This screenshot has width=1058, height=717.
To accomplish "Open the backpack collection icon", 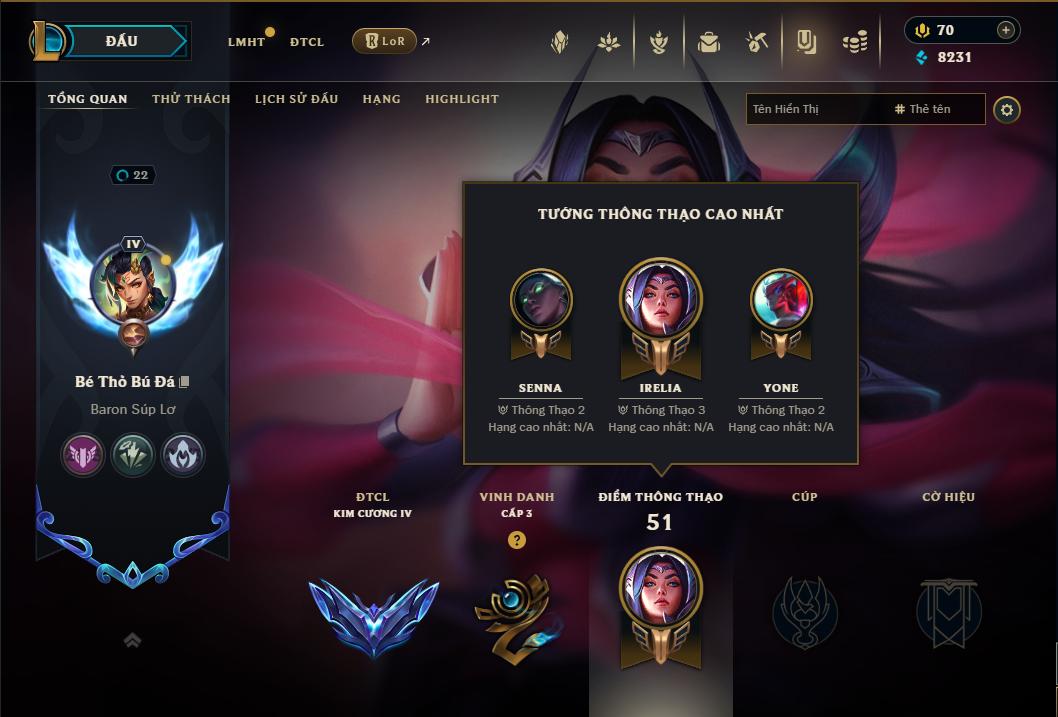I will click(709, 42).
